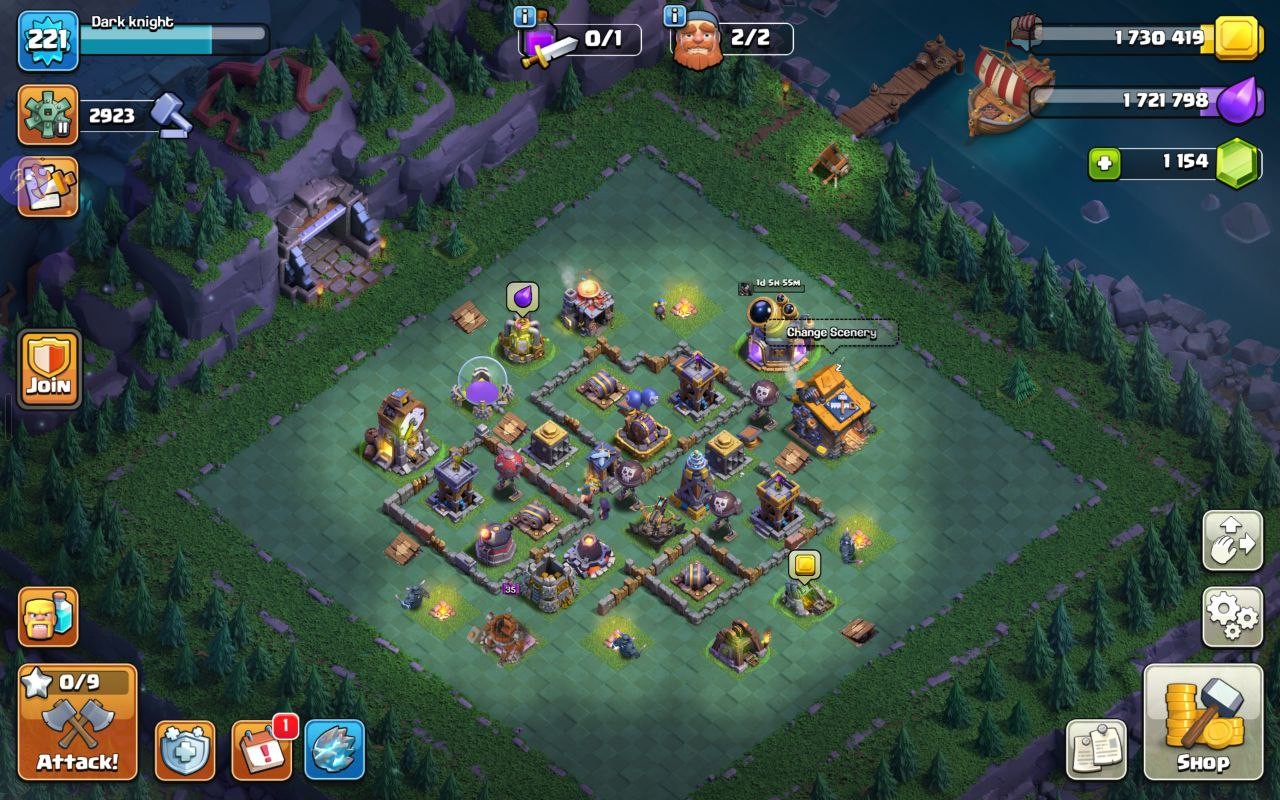Collect the gold bubble above the mine
This screenshot has height=800, width=1280.
804,566
